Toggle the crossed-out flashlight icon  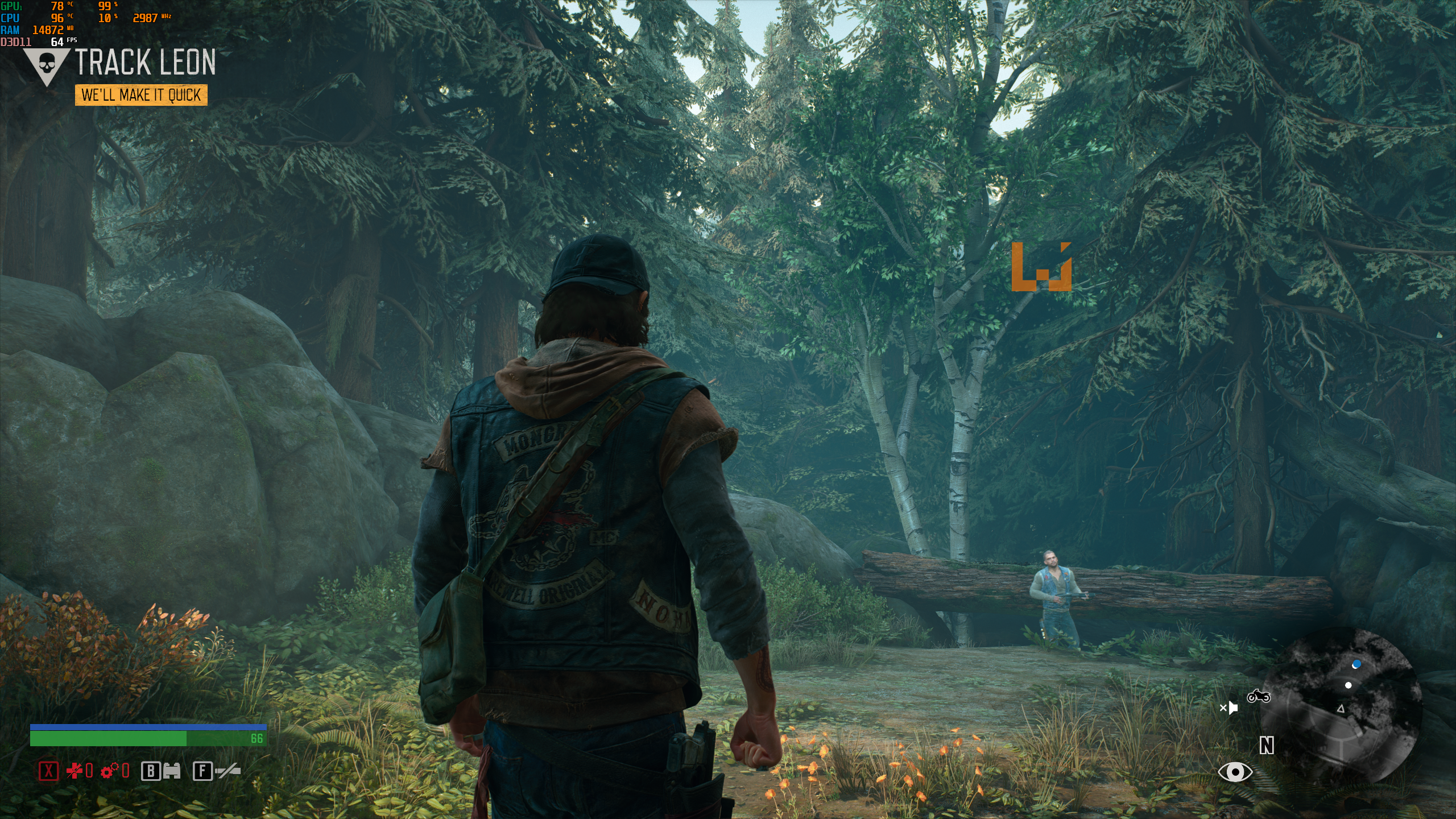pos(227,771)
